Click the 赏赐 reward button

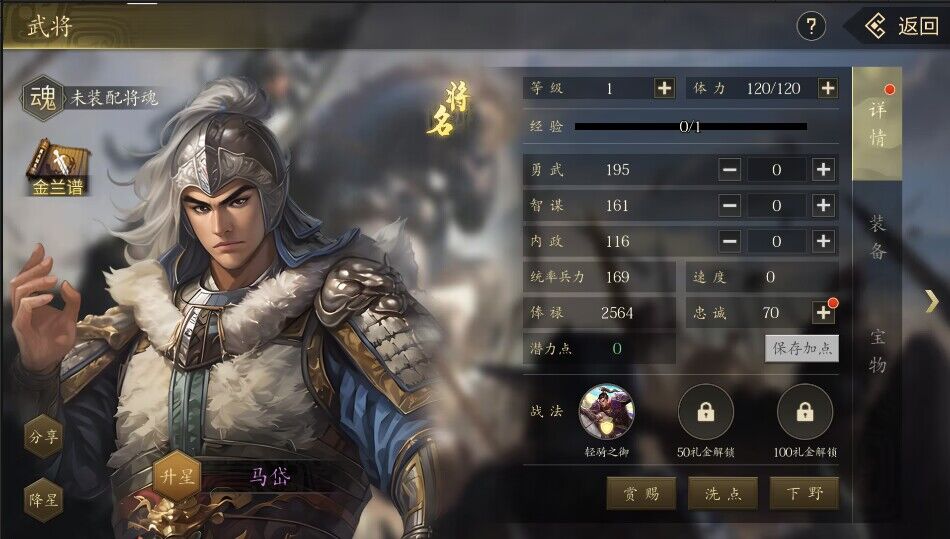click(x=642, y=493)
